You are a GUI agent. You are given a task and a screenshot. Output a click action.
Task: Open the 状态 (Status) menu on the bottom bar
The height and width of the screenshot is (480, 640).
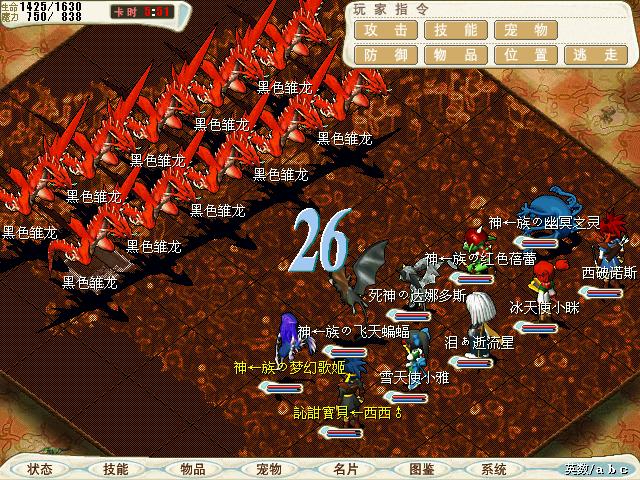pyautogui.click(x=40, y=468)
